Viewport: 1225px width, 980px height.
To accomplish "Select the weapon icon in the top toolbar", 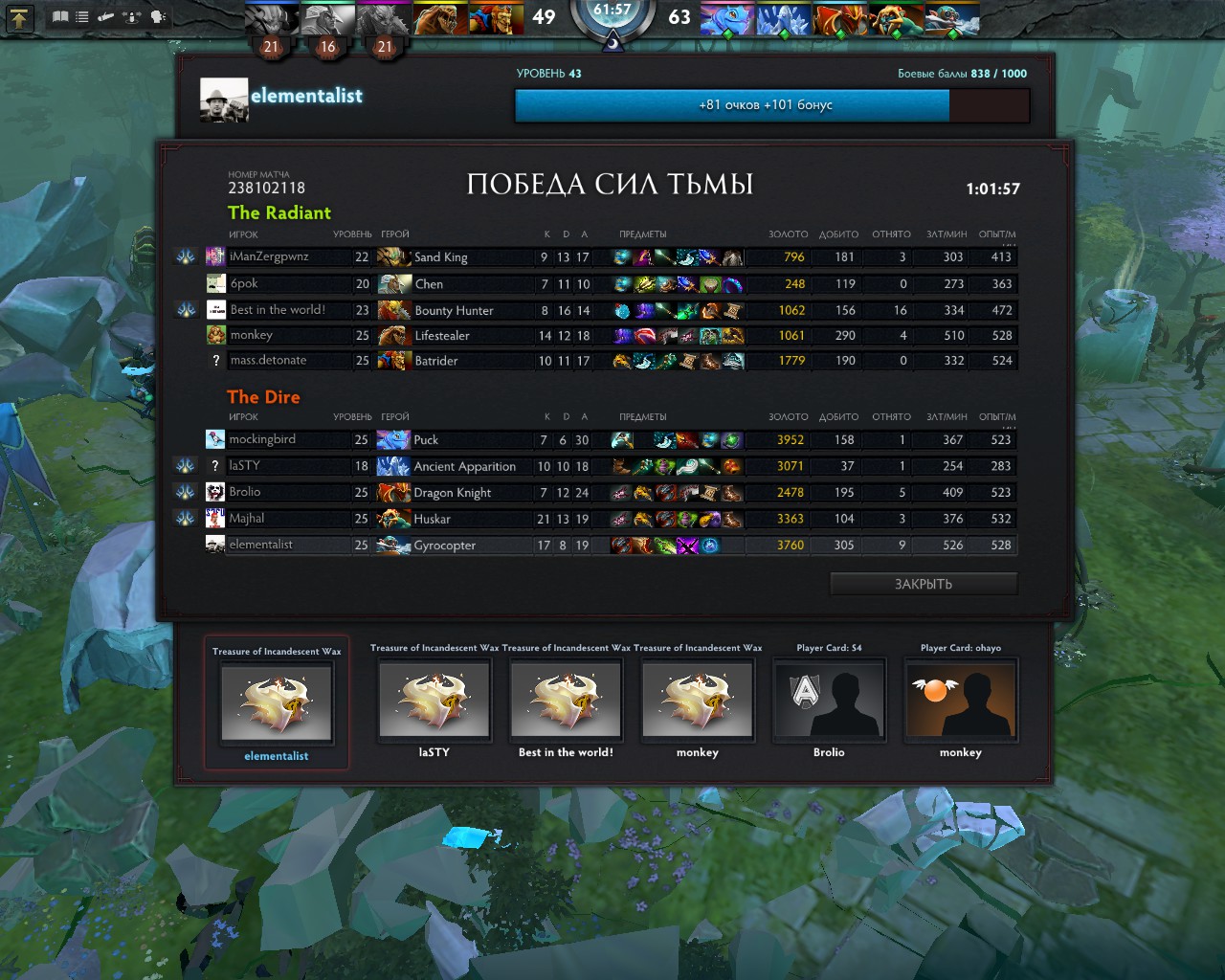I will (x=105, y=16).
